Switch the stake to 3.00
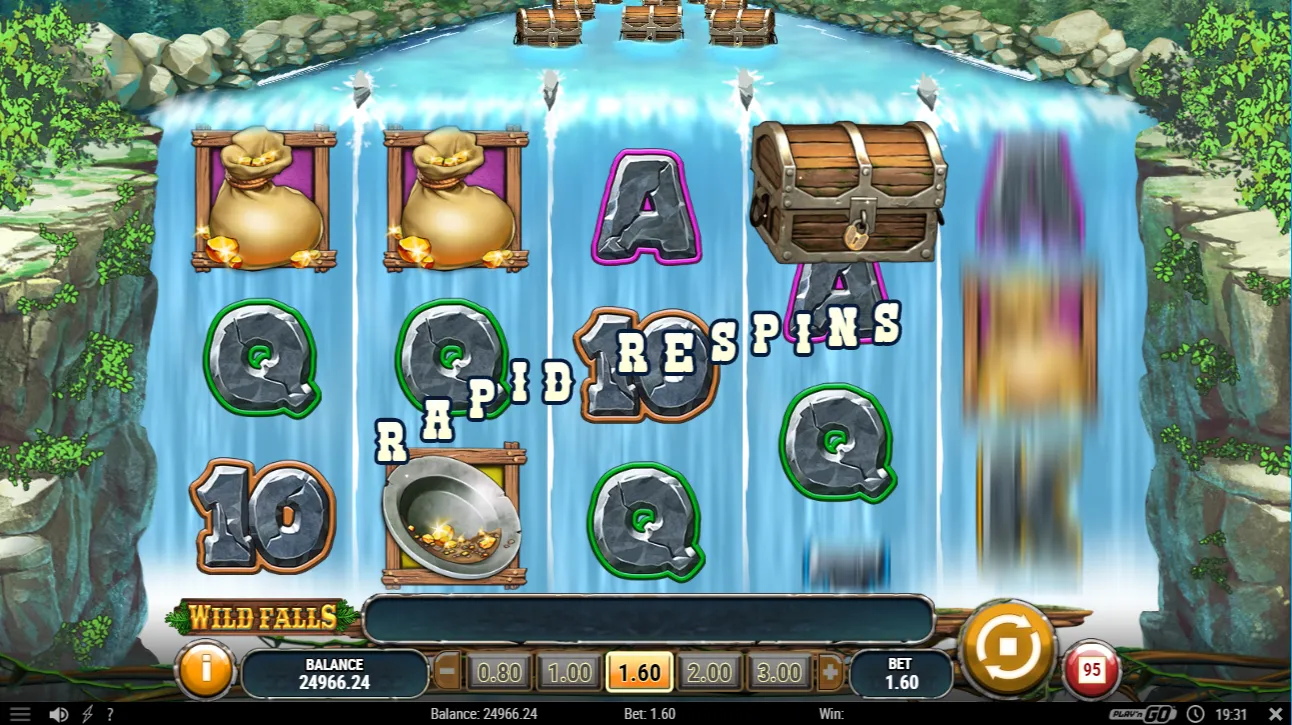1292x725 pixels. pyautogui.click(x=779, y=673)
